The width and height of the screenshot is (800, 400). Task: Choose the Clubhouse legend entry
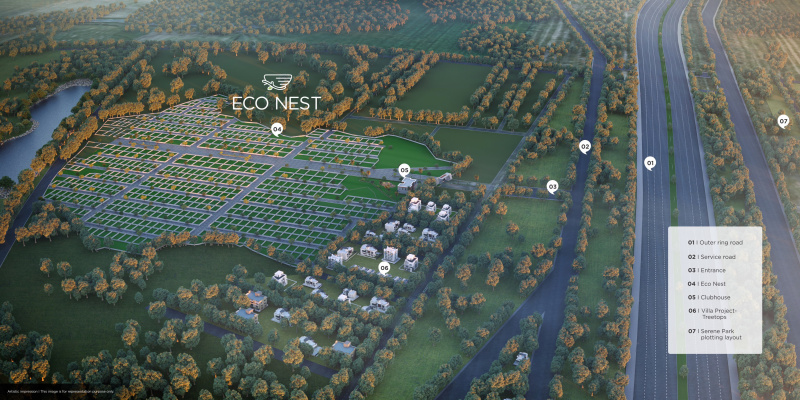pyautogui.click(x=709, y=297)
